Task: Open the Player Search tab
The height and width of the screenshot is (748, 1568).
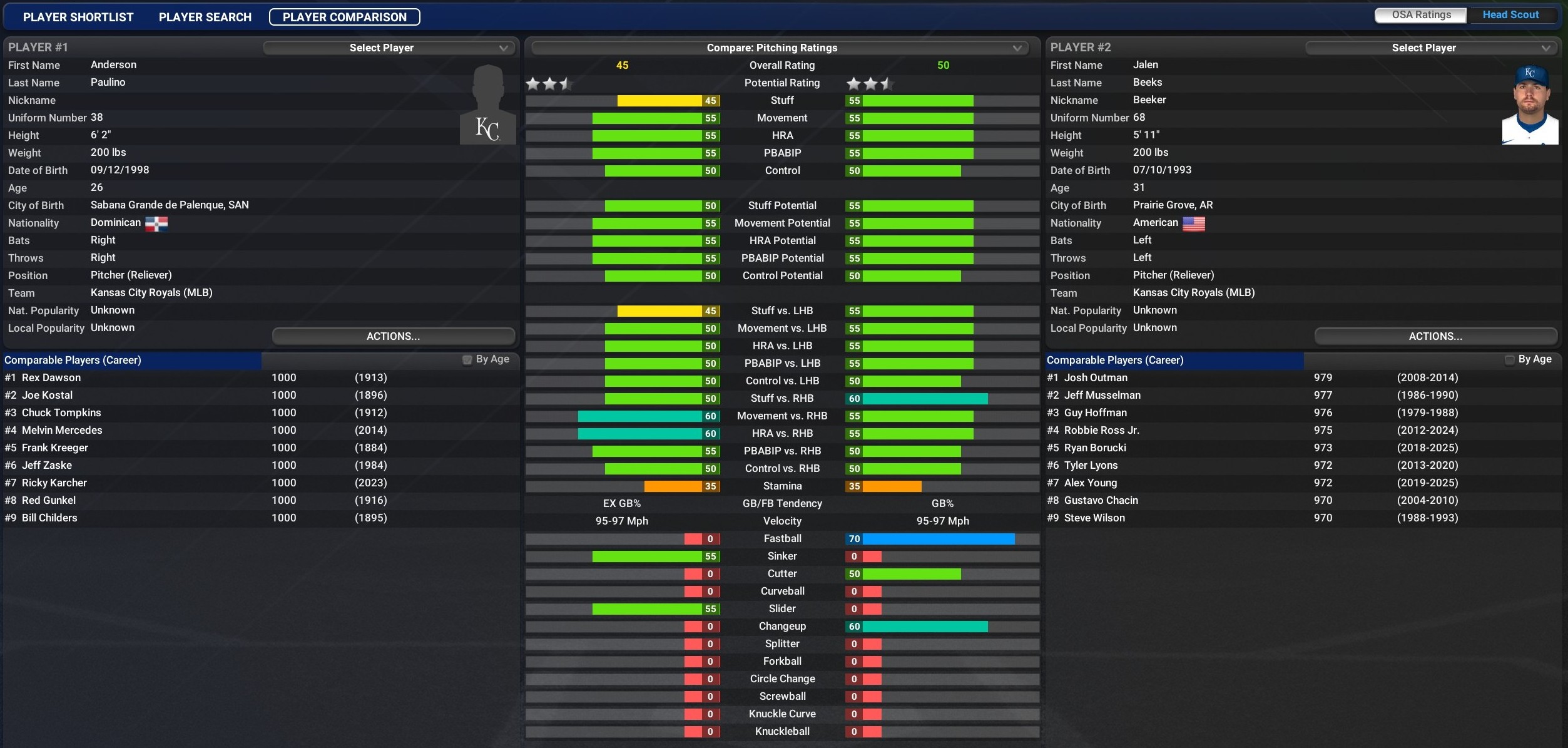Action: [x=205, y=17]
